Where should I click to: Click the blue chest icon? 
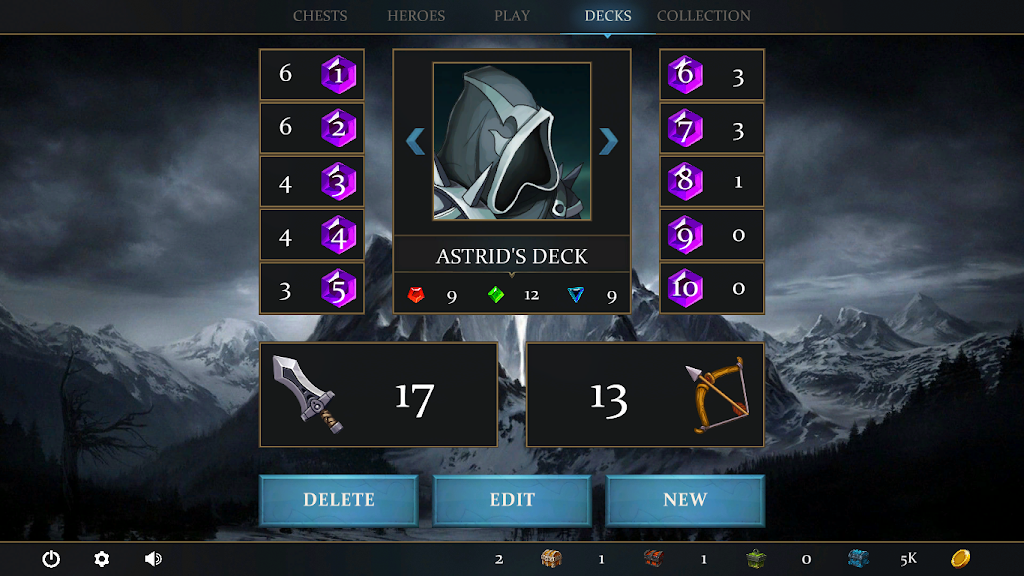point(858,558)
